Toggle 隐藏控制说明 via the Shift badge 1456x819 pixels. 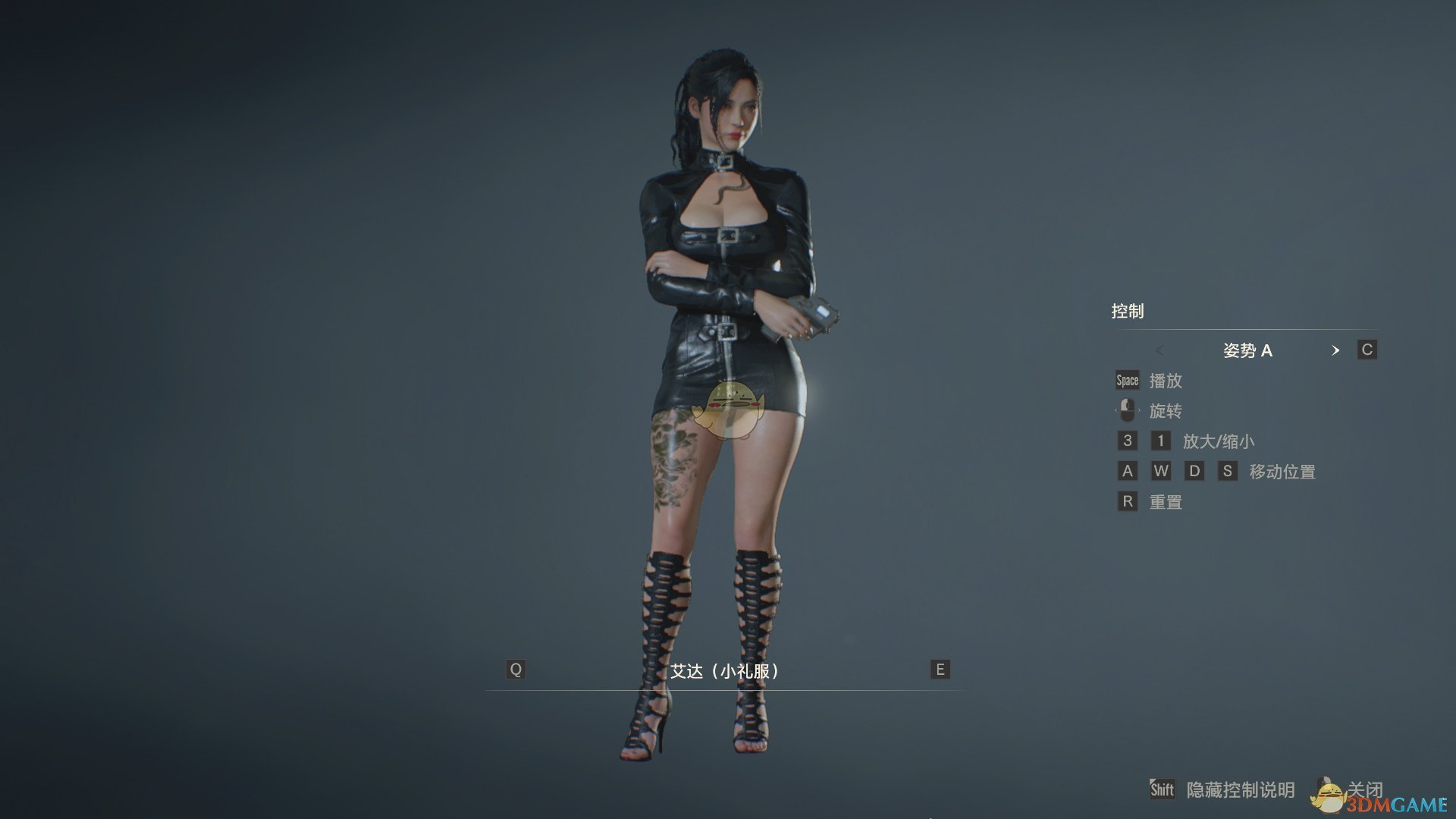pyautogui.click(x=1163, y=789)
